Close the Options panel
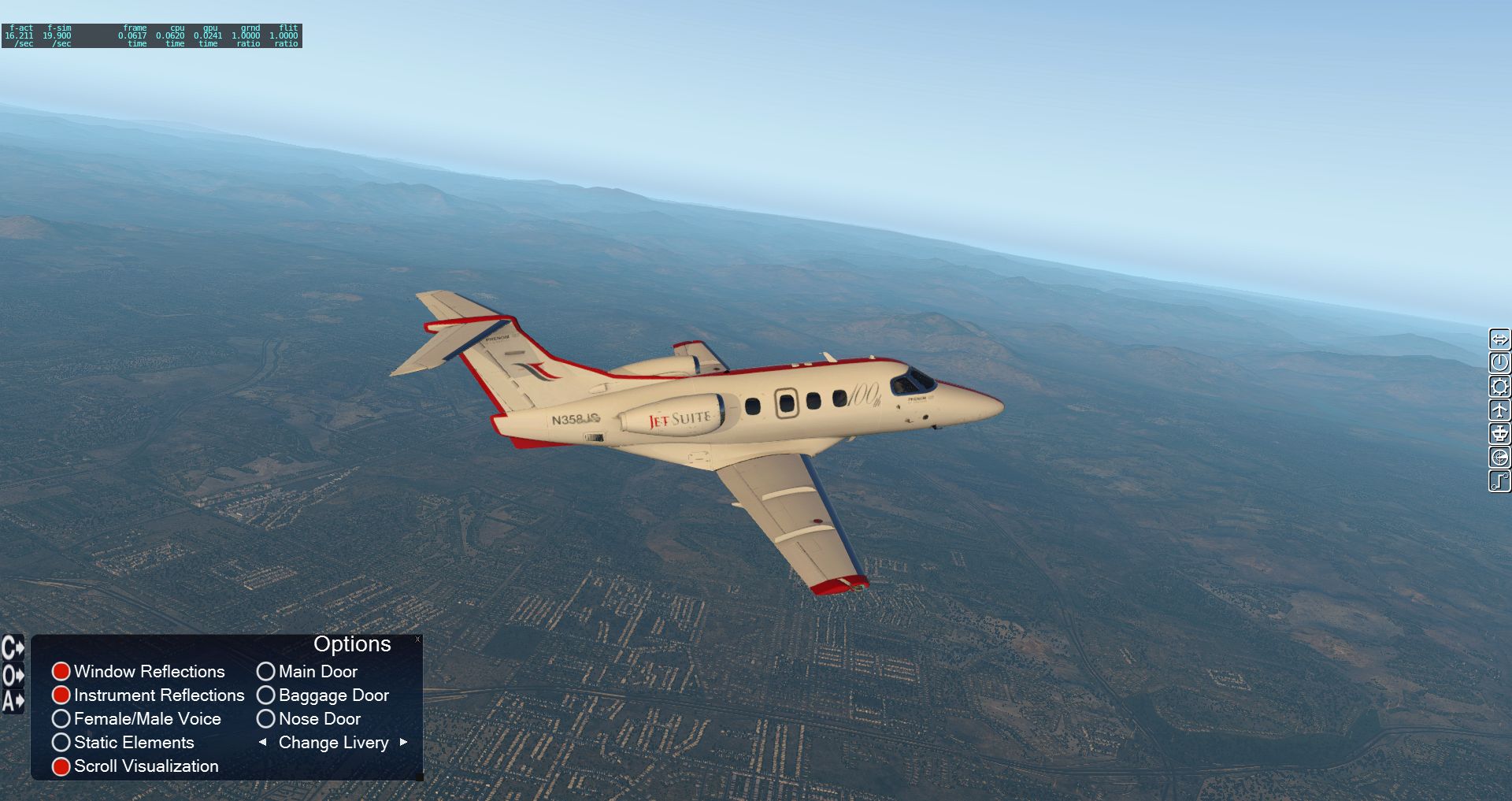Viewport: 1512px width, 801px height. point(417,639)
